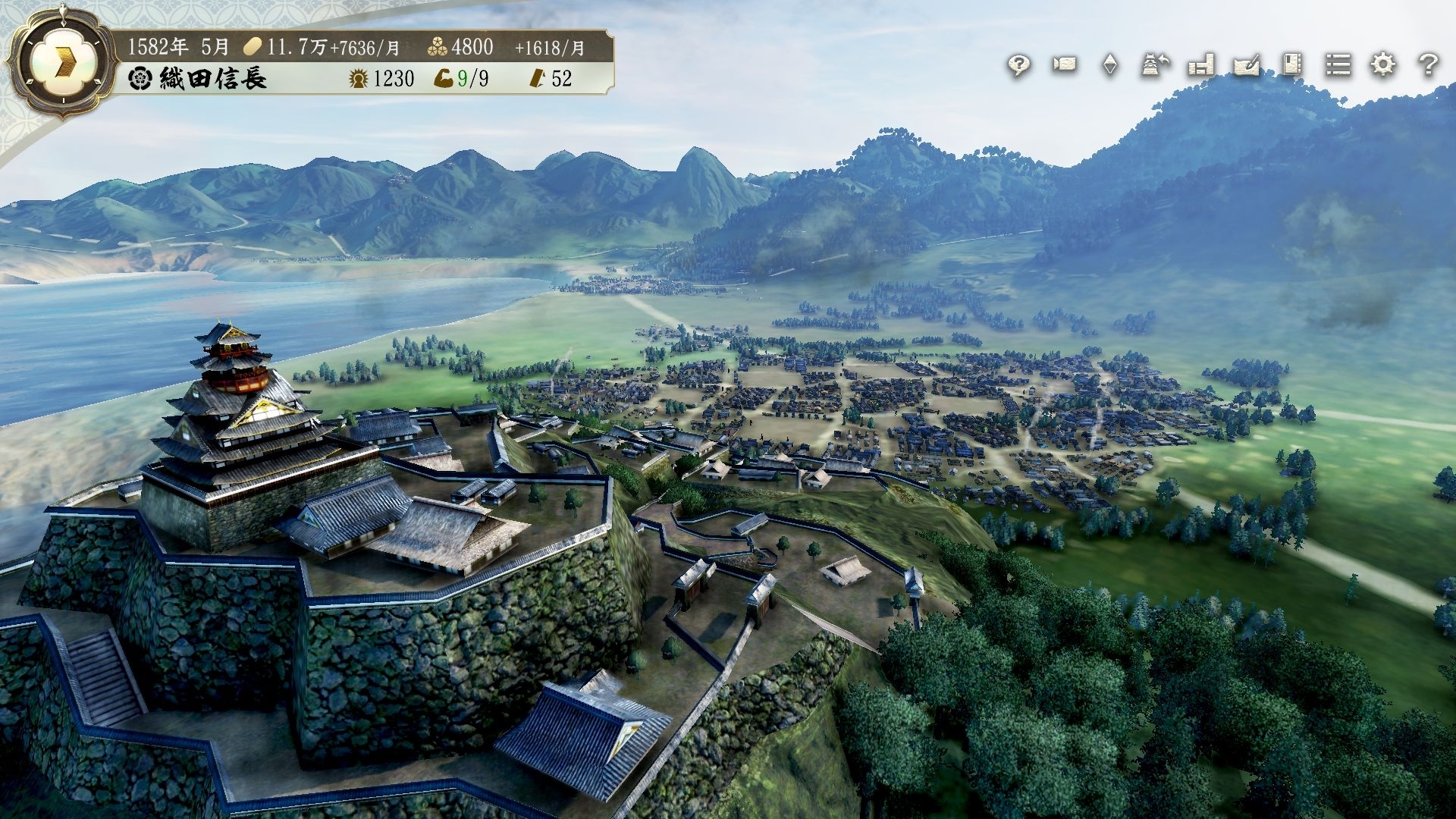Show the list menu icon

click(1338, 65)
